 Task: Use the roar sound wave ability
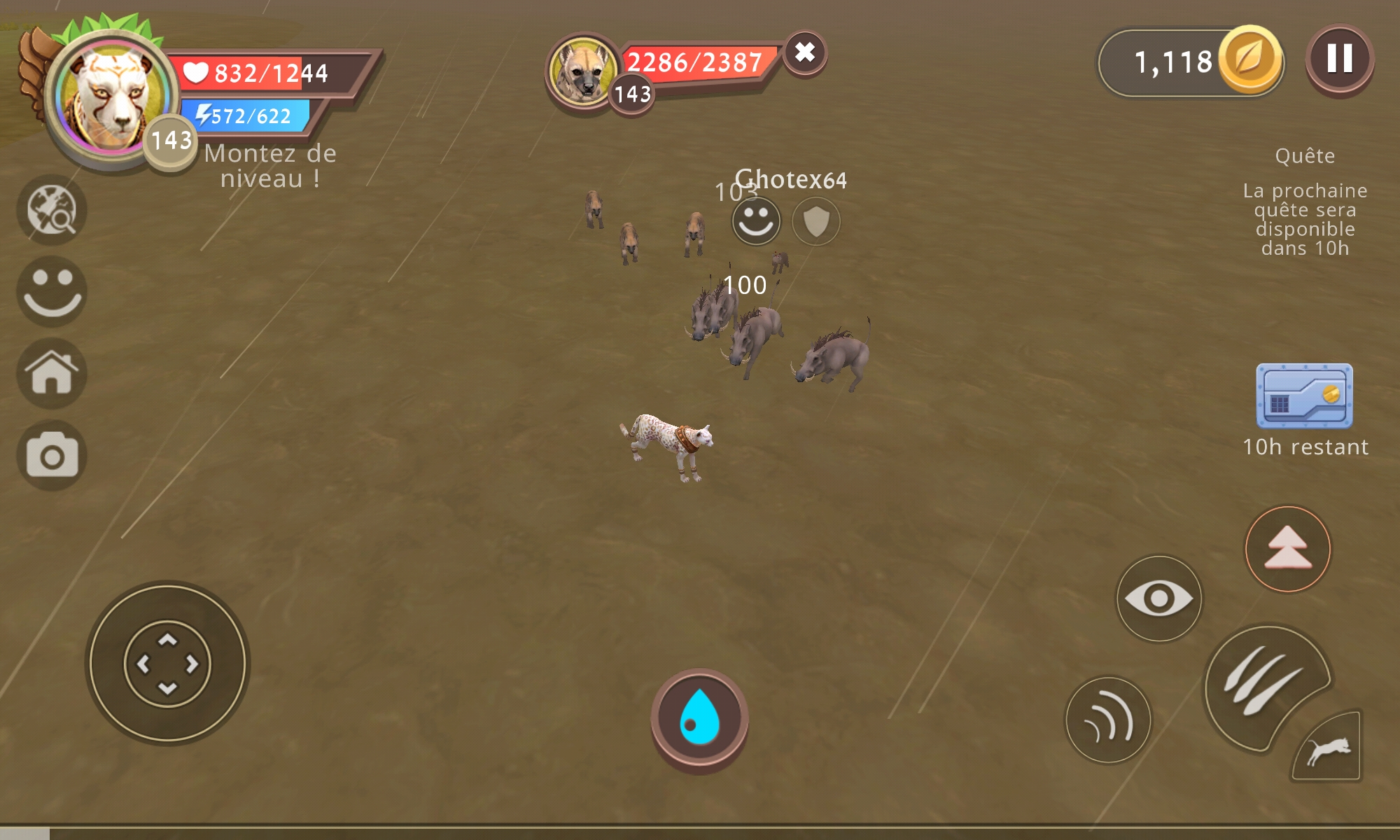click(x=1108, y=720)
